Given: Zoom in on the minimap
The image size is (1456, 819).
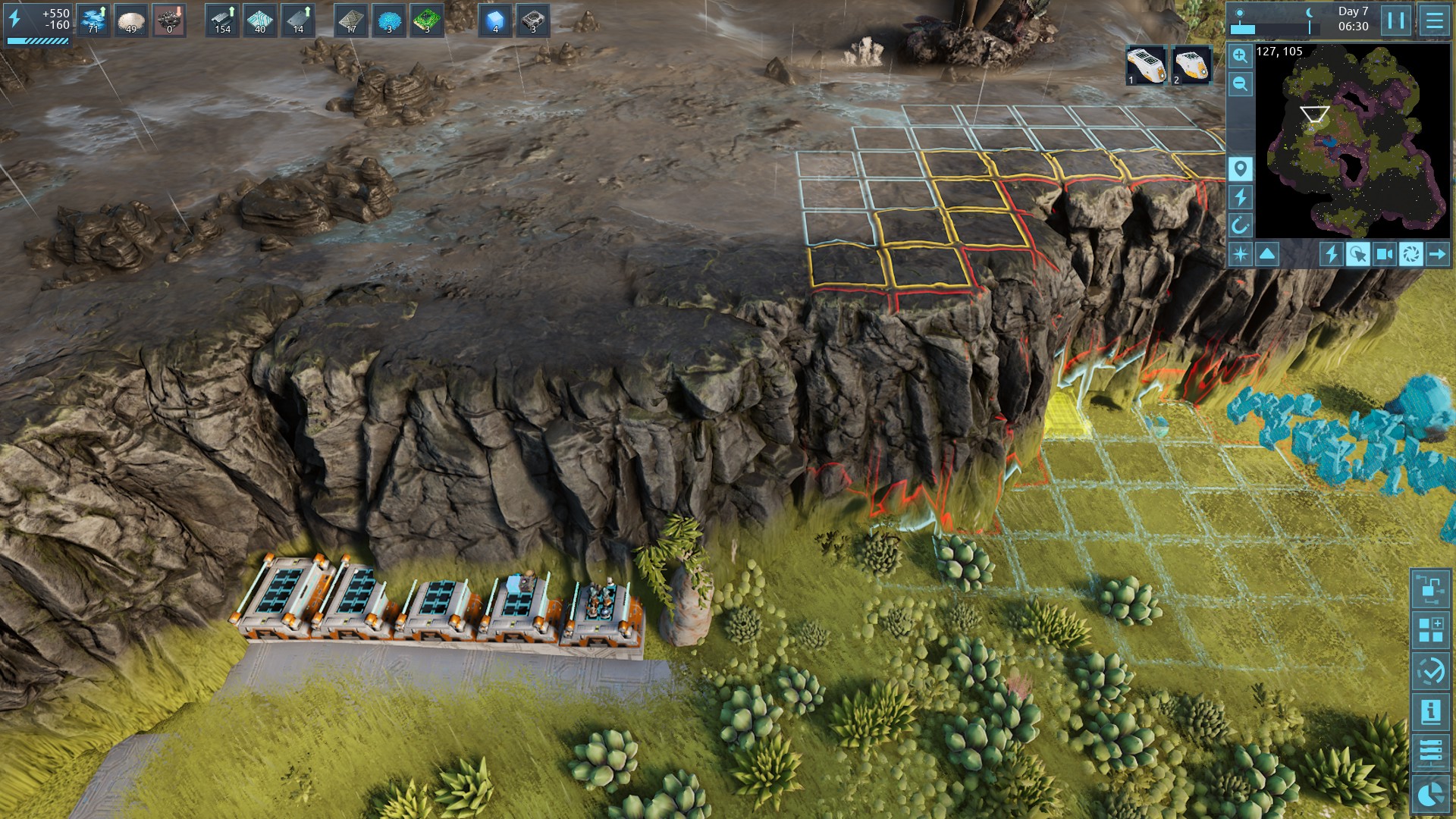Looking at the screenshot, I should point(1240,55).
